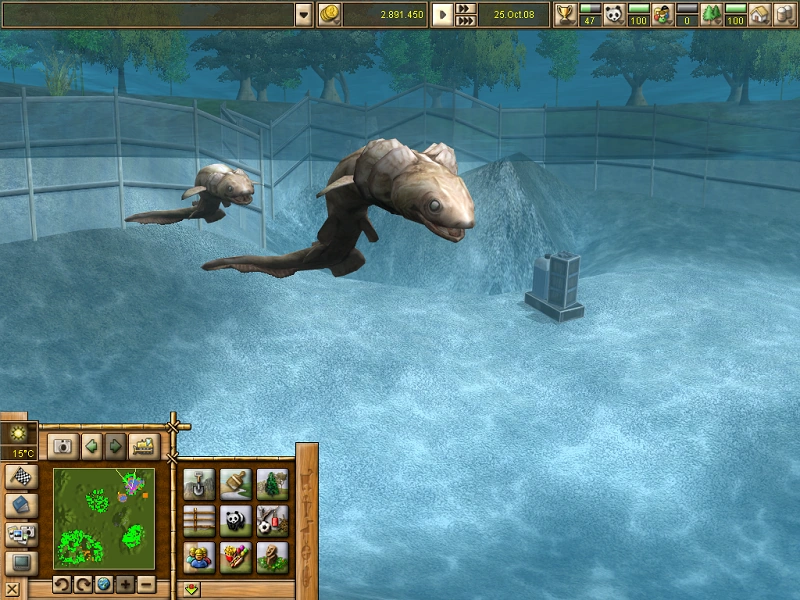Choose the fence building category
The height and width of the screenshot is (600, 800).
199,520
